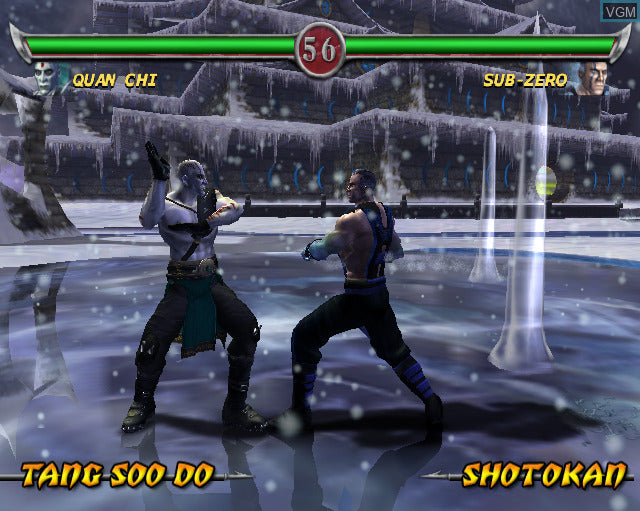
Task: Select the Tang Soo Do style label
Action: 117,475
